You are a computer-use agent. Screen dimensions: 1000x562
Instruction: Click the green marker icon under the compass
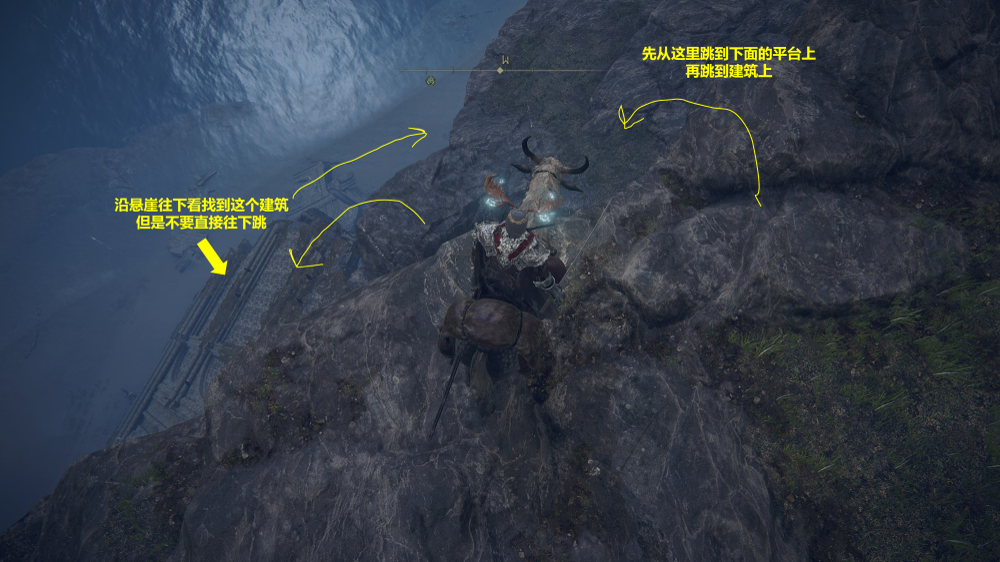coord(430,79)
